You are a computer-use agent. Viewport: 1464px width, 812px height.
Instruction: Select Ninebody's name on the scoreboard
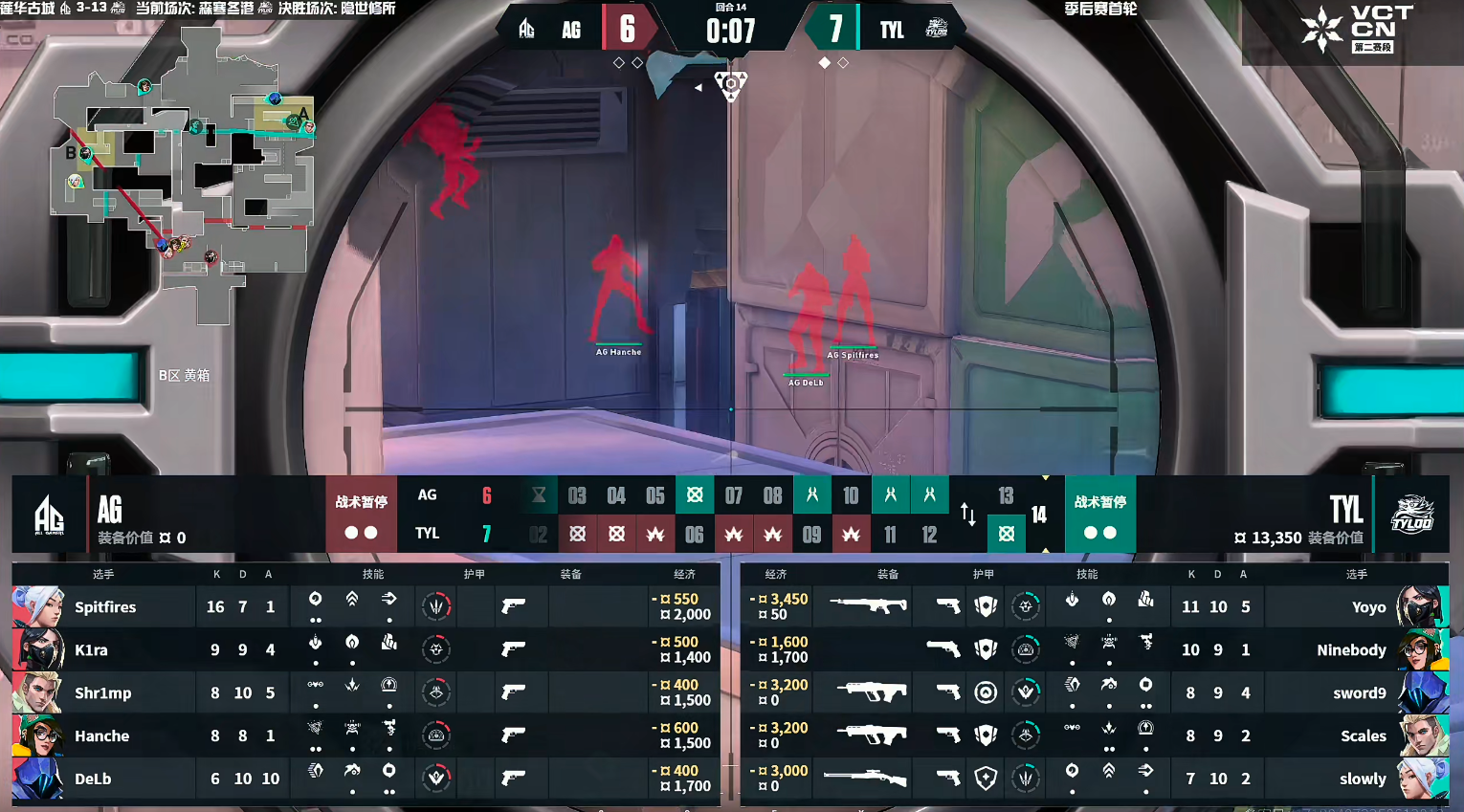click(x=1350, y=650)
